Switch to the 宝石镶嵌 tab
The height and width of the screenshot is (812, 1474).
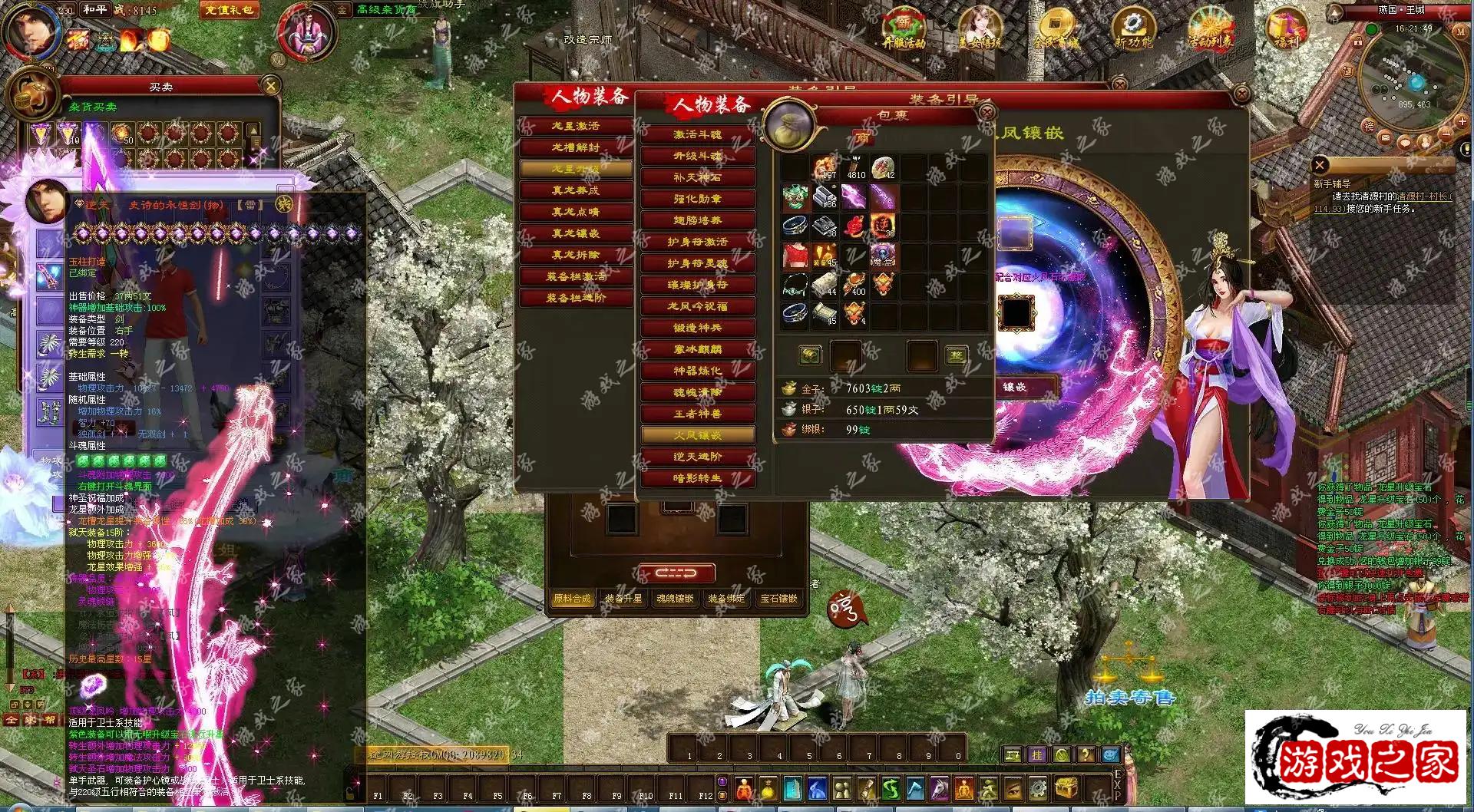778,599
